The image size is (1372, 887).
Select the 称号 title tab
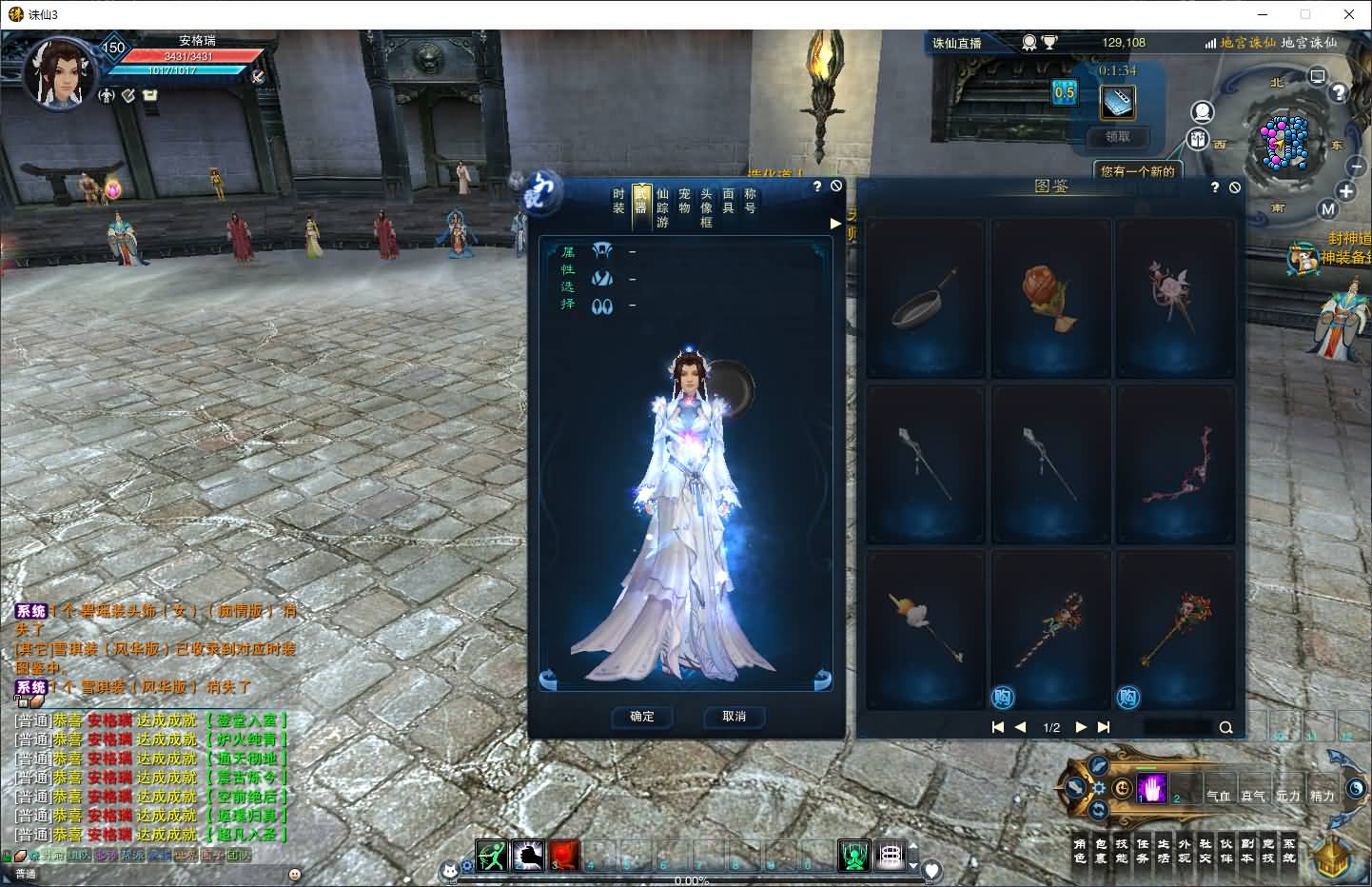pyautogui.click(x=750, y=201)
